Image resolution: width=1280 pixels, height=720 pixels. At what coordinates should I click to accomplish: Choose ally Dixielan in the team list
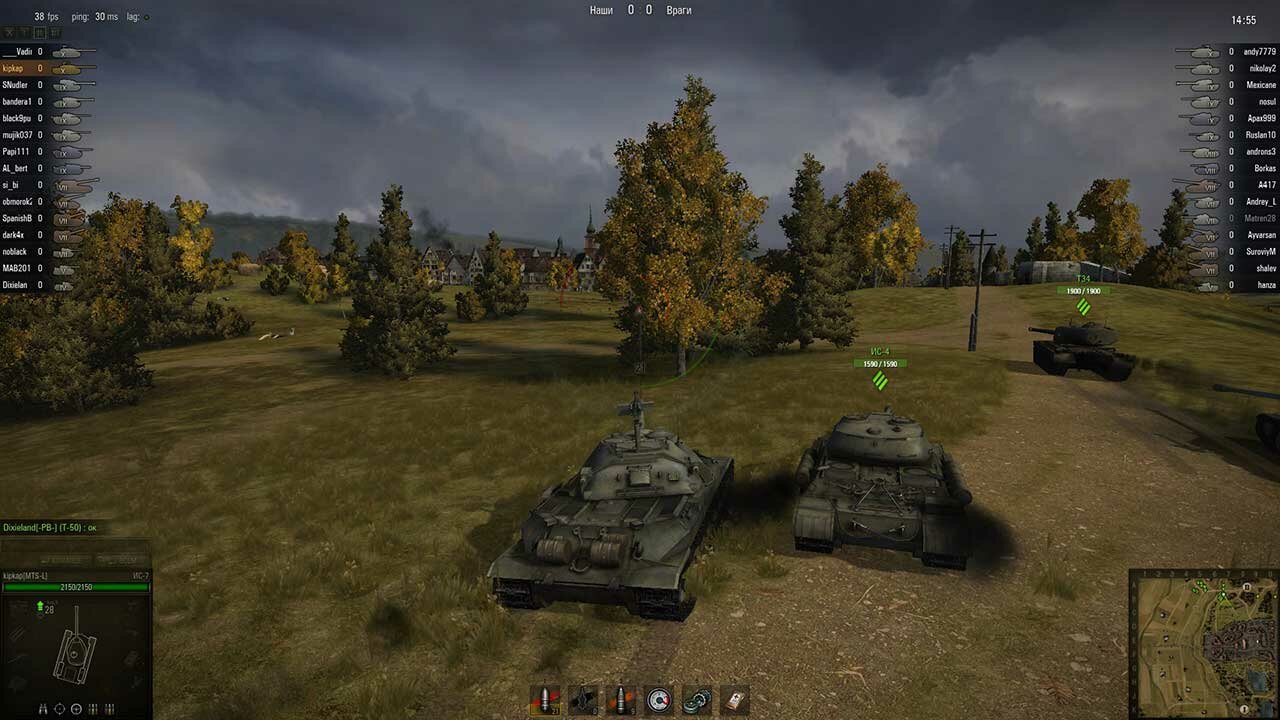(16, 285)
